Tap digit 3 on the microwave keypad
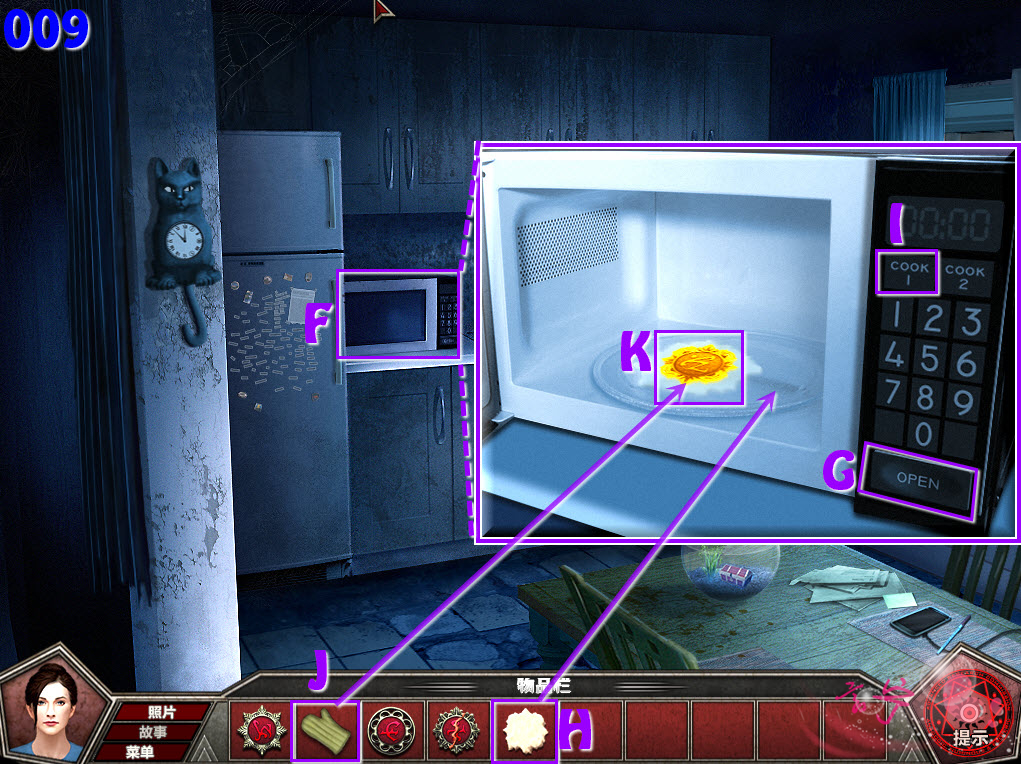 coord(966,322)
